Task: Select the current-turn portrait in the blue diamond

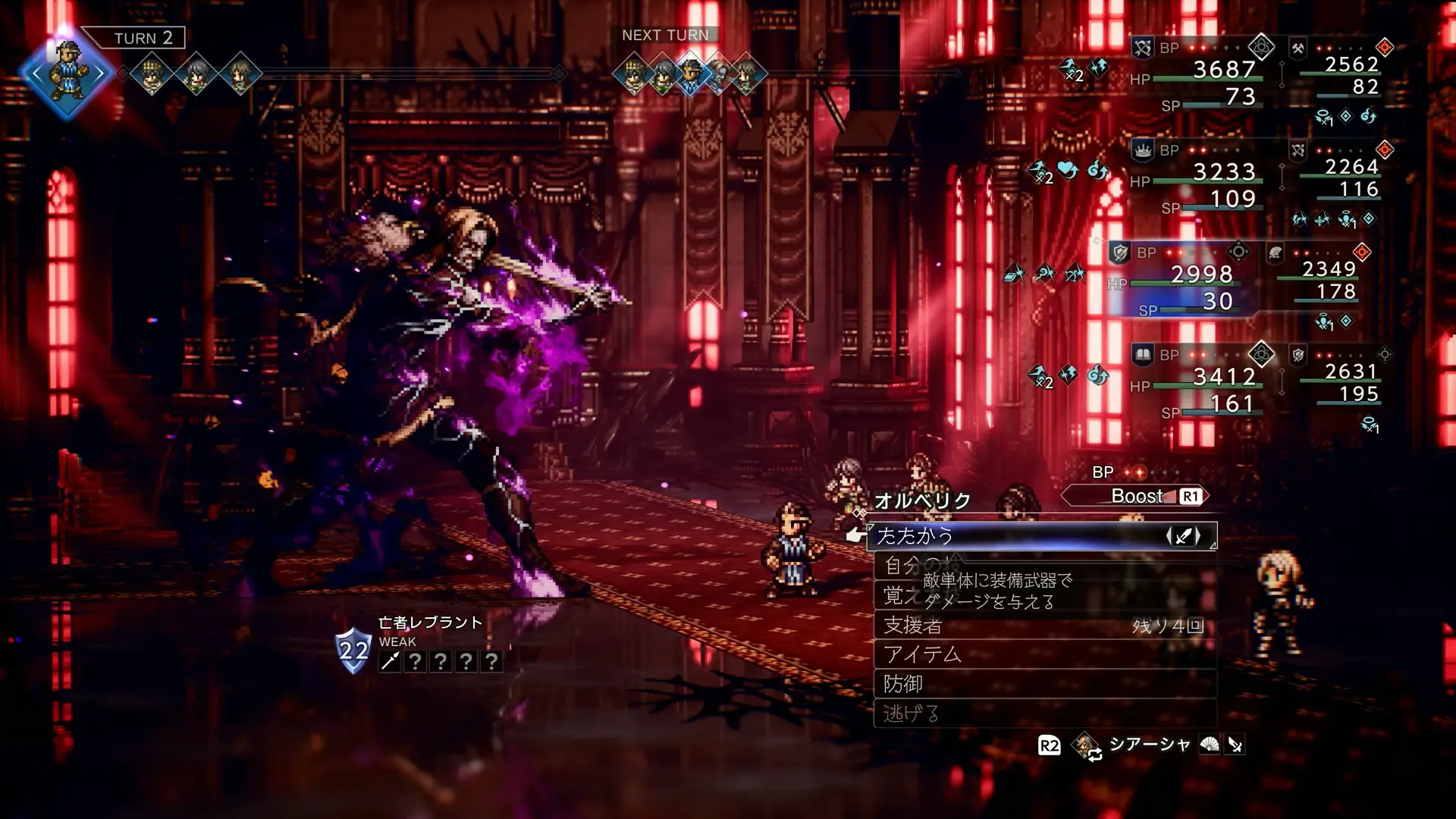Action: (67, 74)
